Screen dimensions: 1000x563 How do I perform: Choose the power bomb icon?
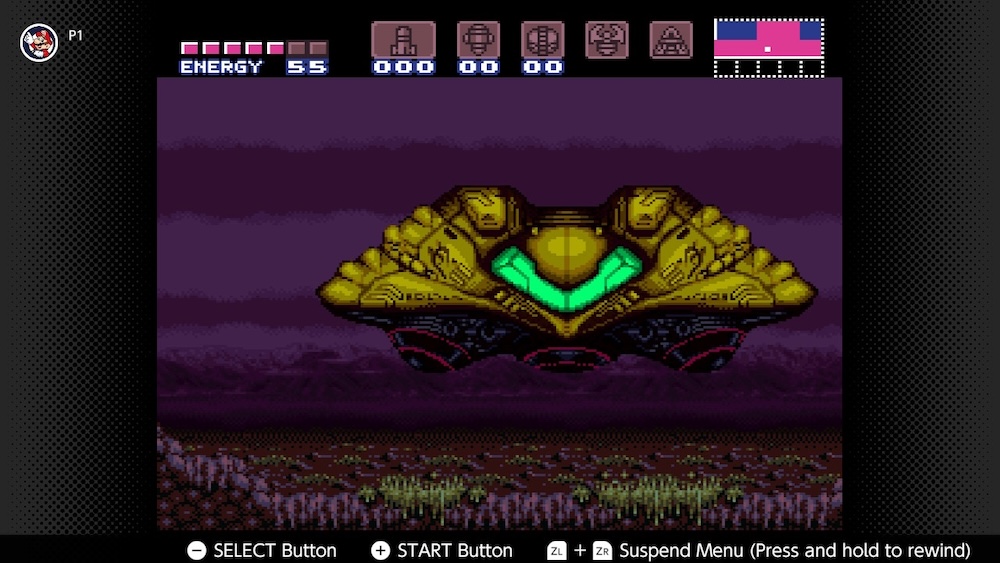(x=542, y=40)
